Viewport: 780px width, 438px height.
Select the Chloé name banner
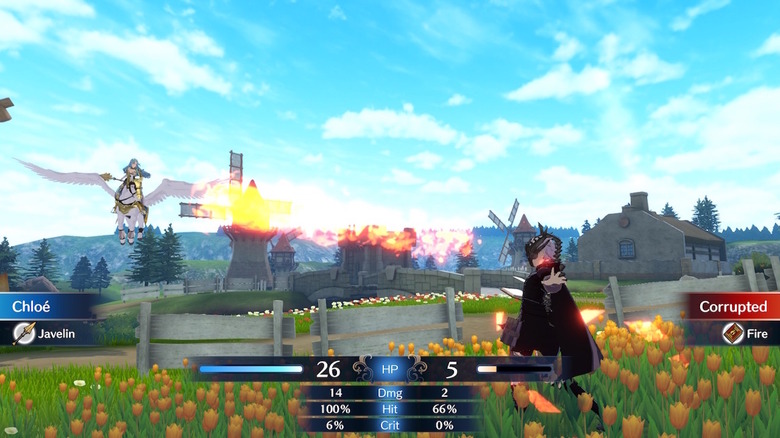coord(44,306)
